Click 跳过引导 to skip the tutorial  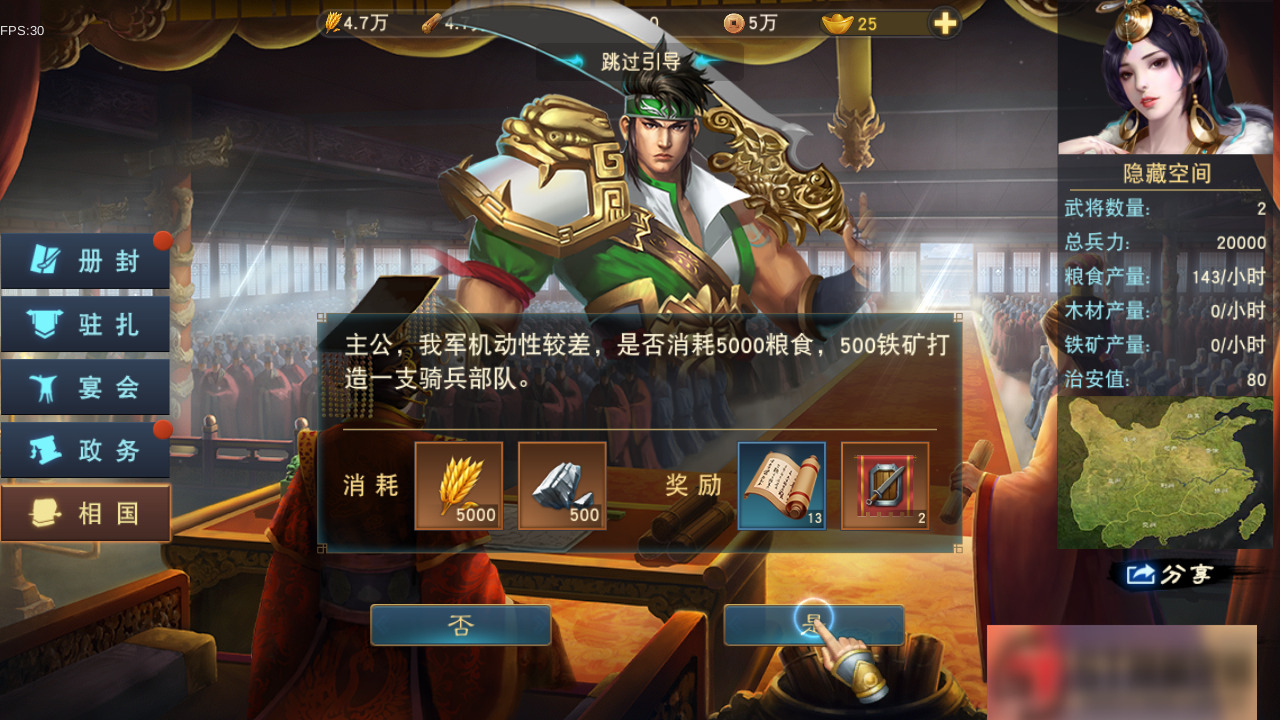640,60
